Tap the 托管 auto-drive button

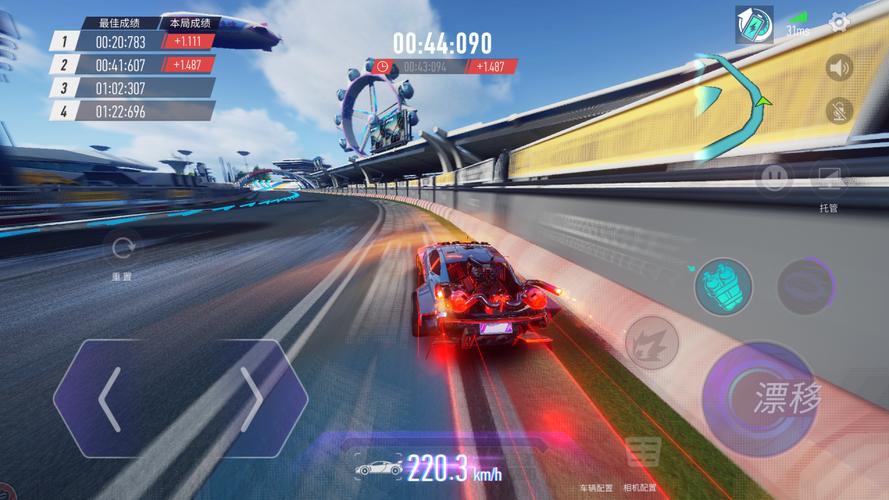(x=828, y=181)
